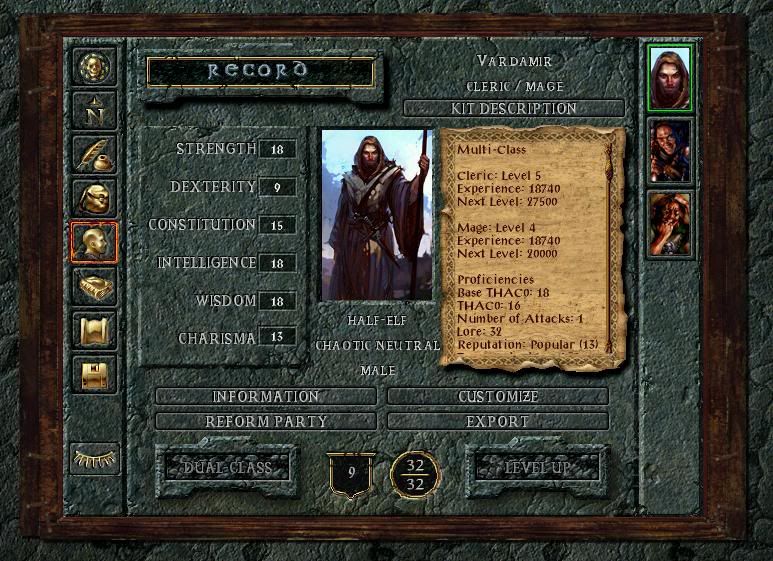The width and height of the screenshot is (773, 561).
Task: Open the Kit Description panel
Action: pyautogui.click(x=514, y=108)
